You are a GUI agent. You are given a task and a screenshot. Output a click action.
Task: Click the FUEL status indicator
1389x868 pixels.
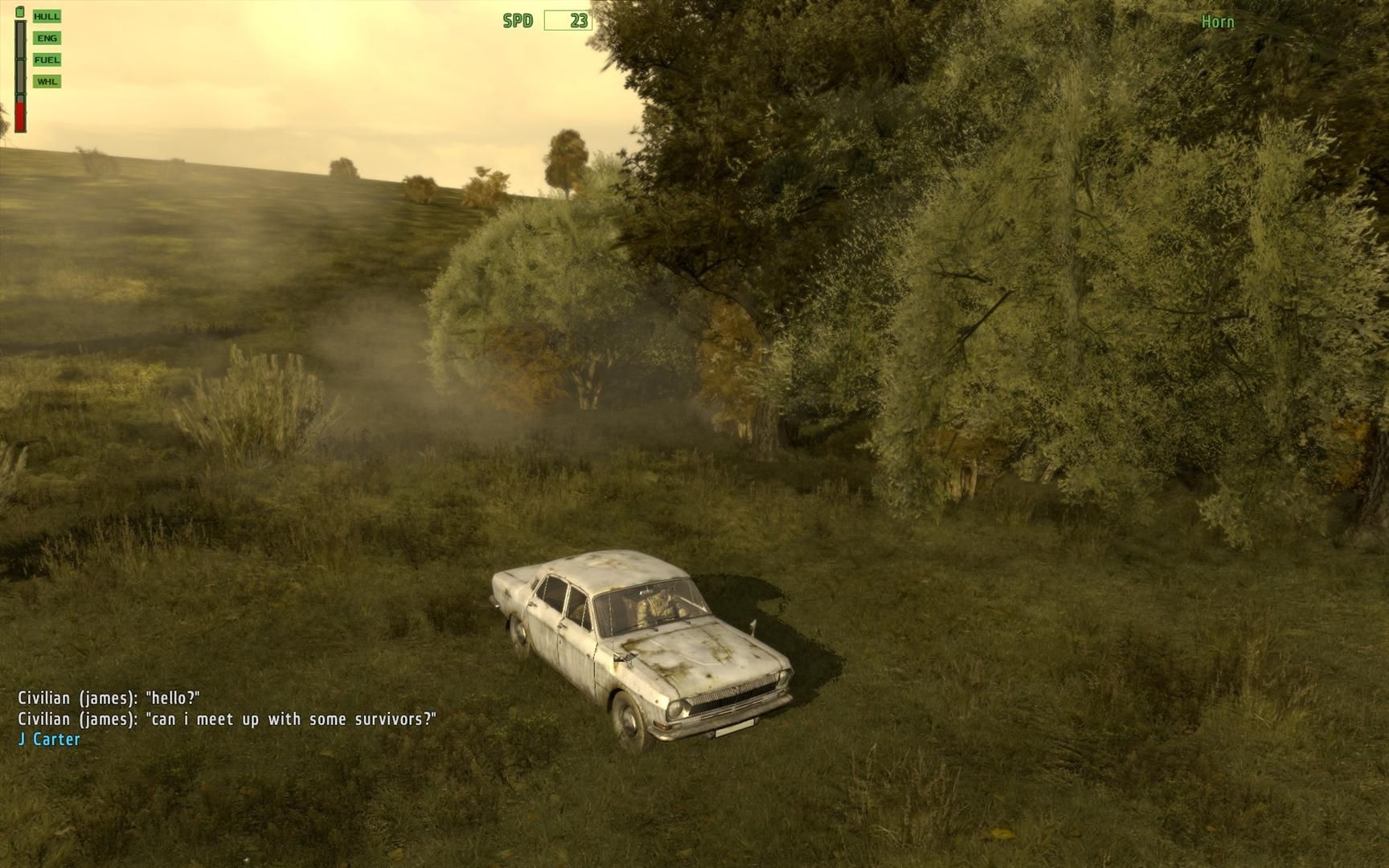pyautogui.click(x=47, y=59)
